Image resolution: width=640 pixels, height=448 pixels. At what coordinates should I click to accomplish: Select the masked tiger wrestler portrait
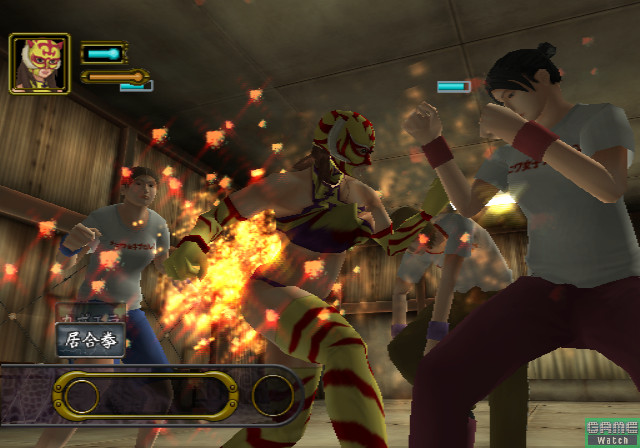coord(40,64)
